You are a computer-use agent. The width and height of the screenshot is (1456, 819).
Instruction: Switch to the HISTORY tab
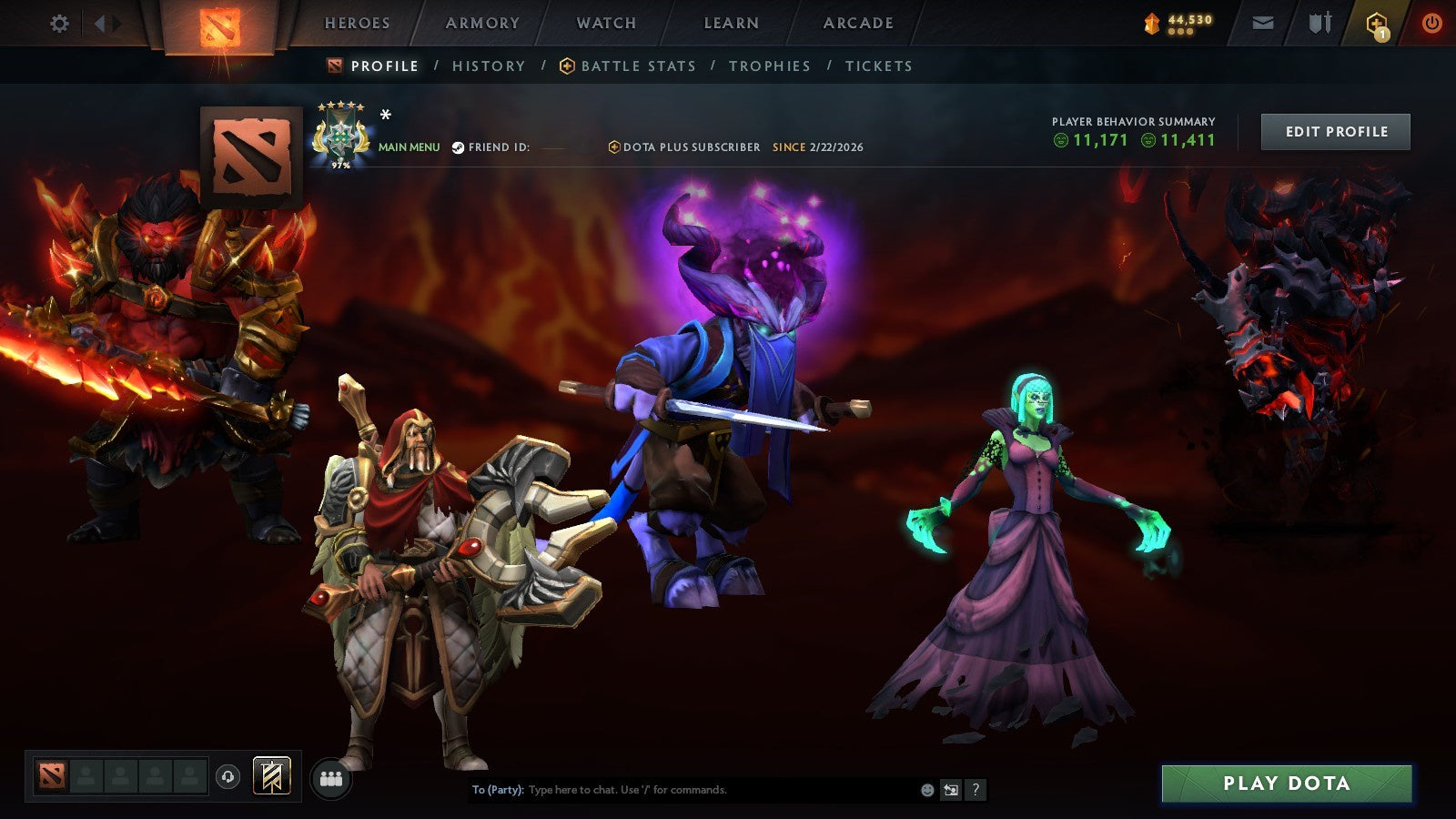pyautogui.click(x=489, y=66)
